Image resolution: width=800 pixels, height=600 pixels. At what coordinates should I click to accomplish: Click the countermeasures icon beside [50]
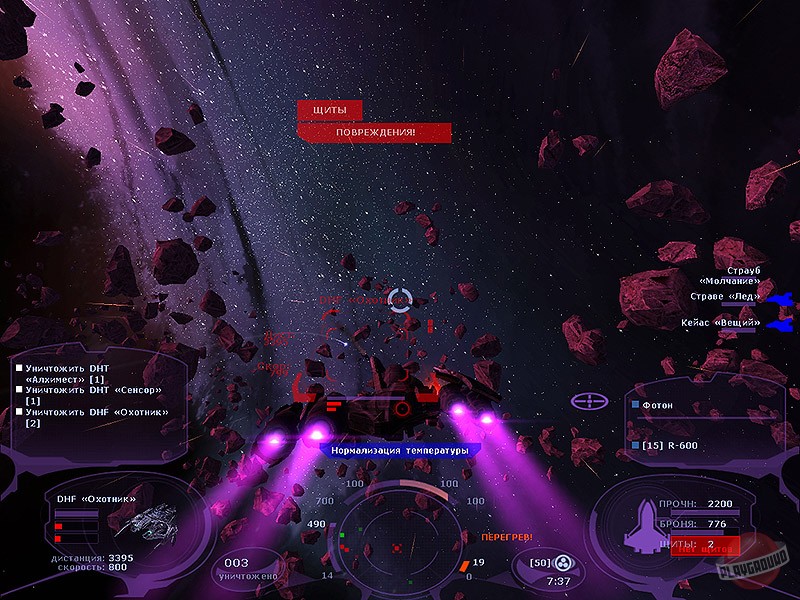click(x=563, y=563)
